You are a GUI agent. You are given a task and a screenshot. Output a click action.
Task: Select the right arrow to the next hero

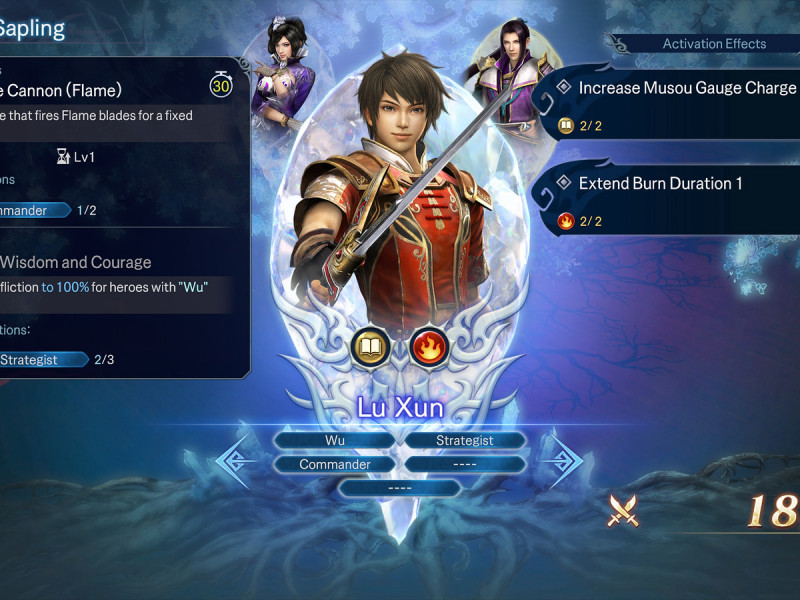coord(566,459)
